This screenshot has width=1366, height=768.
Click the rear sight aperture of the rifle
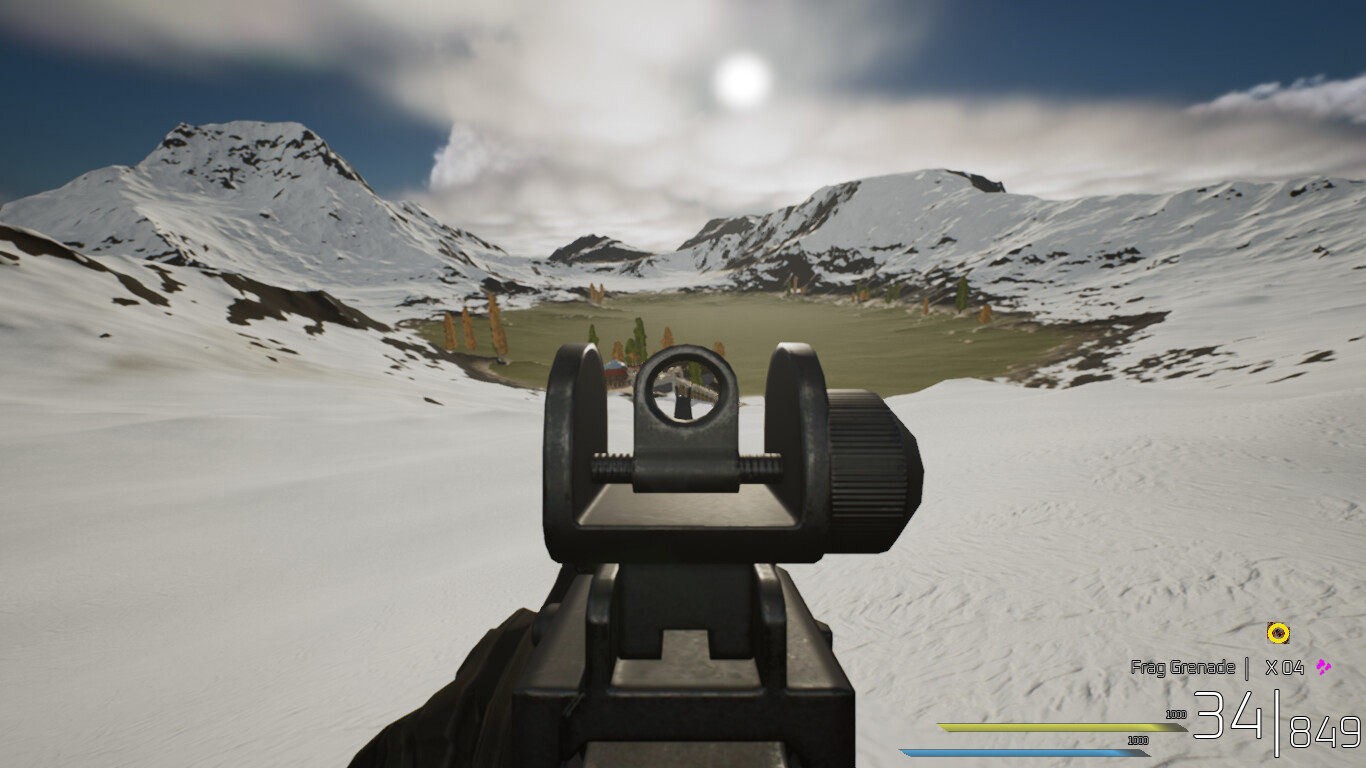tap(682, 388)
